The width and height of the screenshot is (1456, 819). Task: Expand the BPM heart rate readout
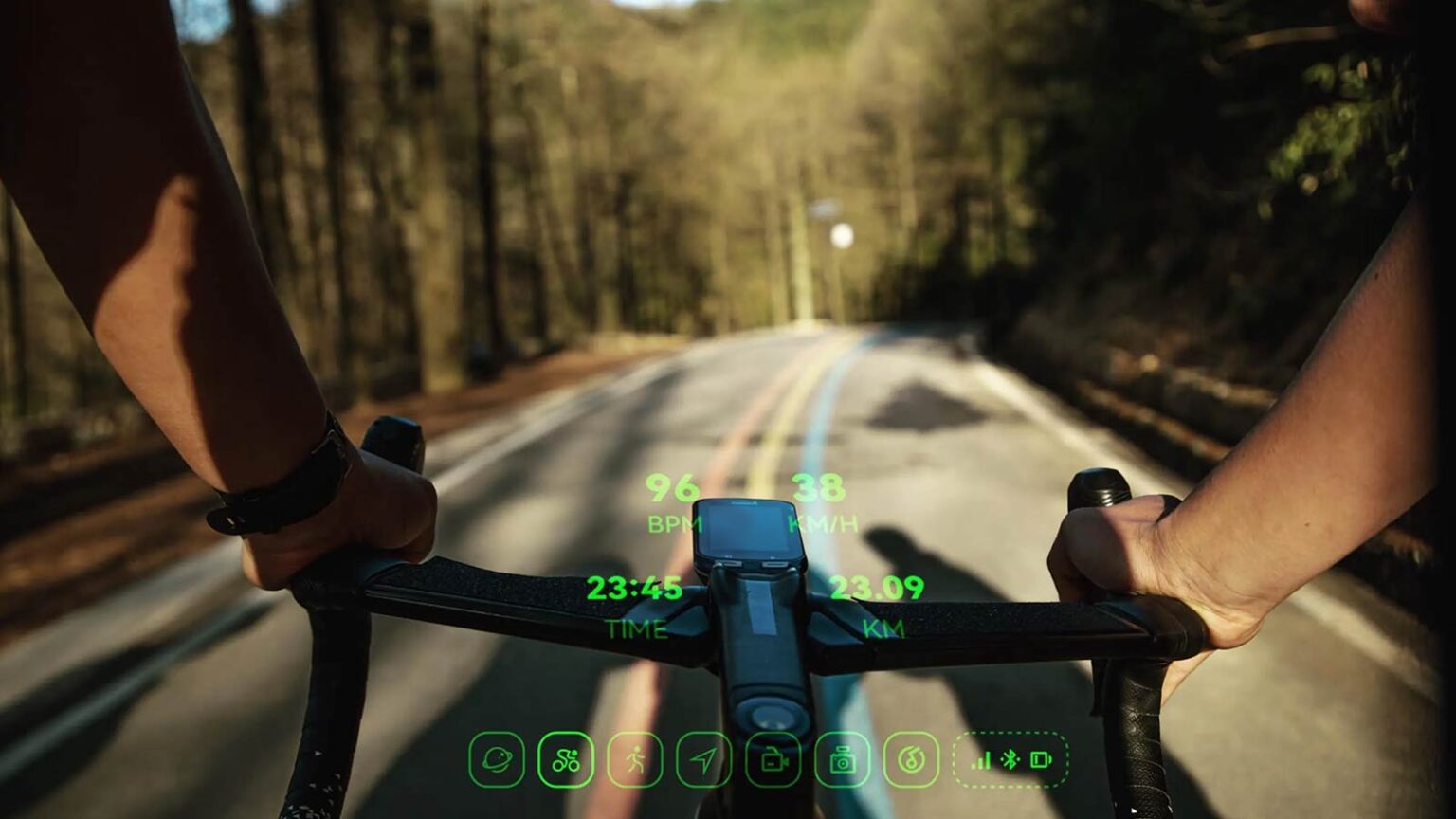click(x=673, y=500)
